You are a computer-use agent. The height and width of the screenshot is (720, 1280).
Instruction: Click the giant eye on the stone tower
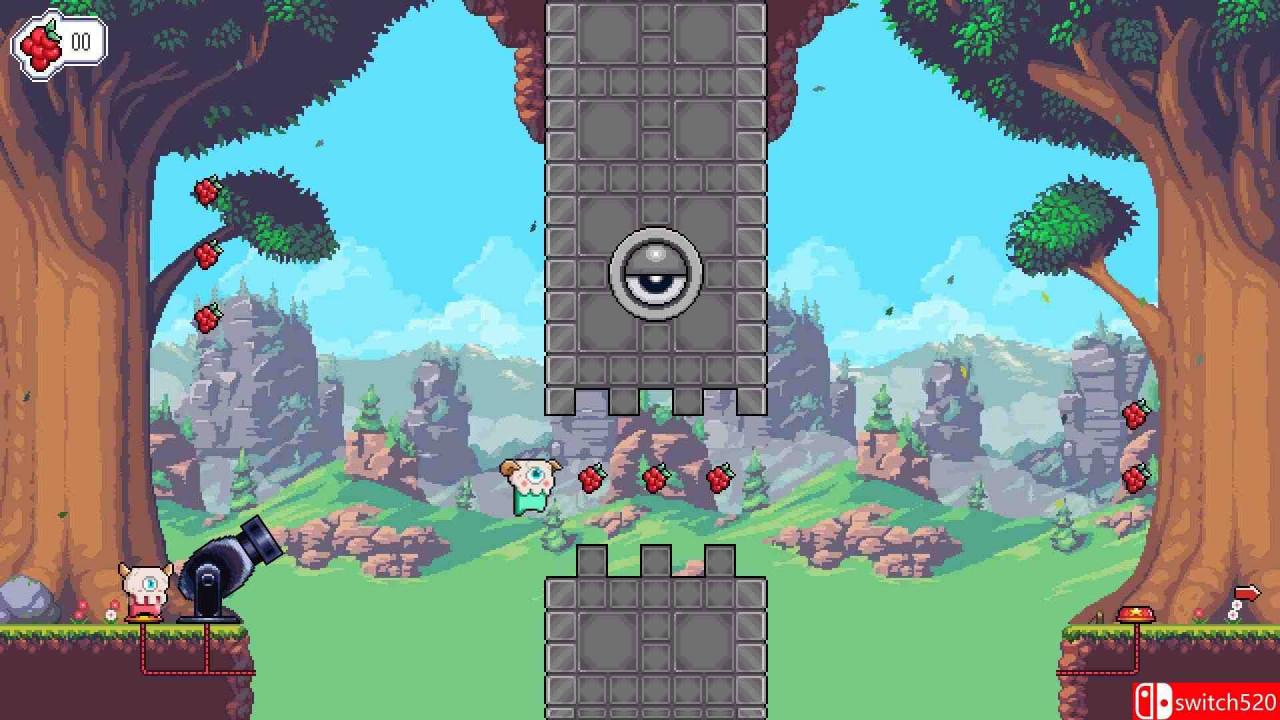pyautogui.click(x=656, y=272)
